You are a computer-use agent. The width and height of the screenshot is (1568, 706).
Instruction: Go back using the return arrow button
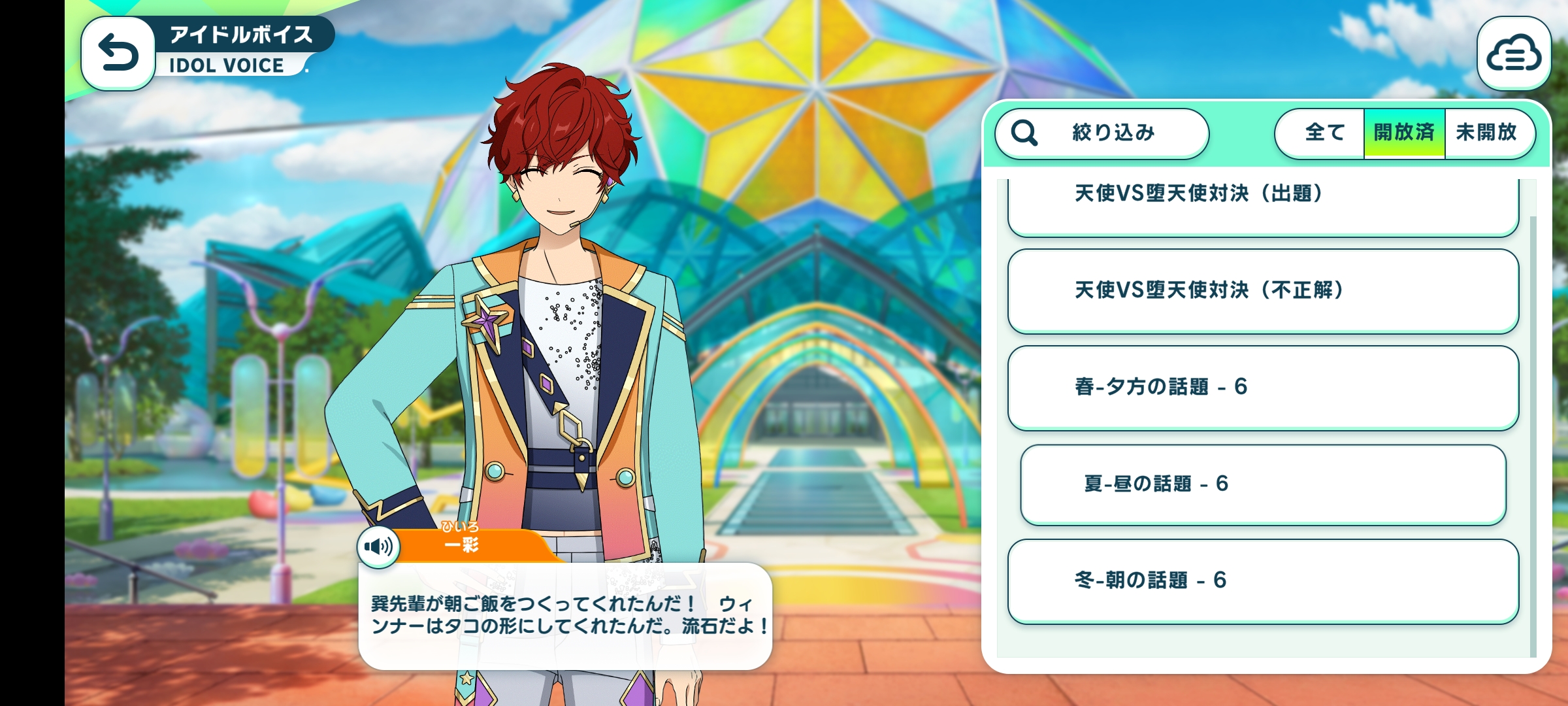[118, 54]
